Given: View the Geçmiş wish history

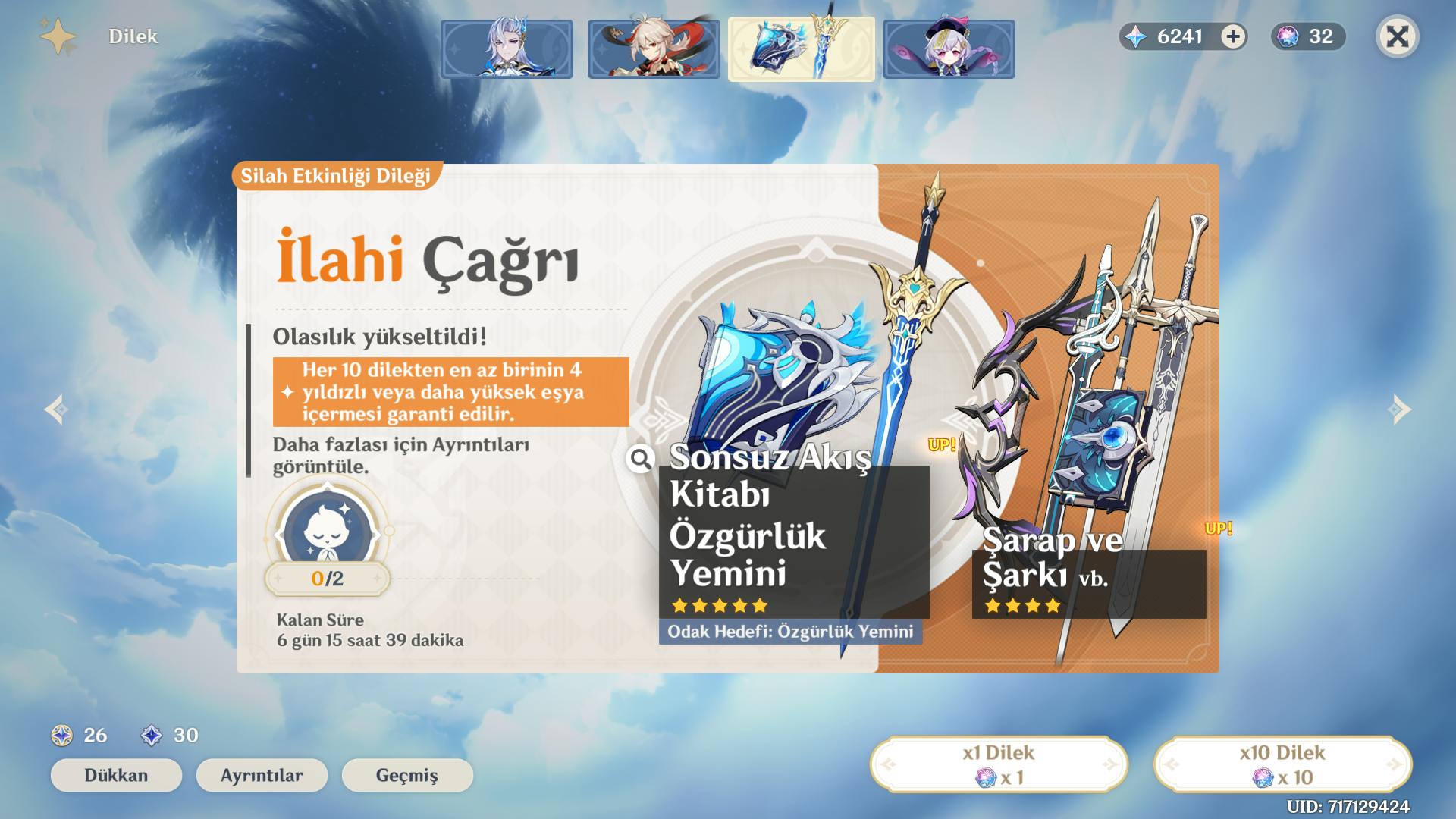Looking at the screenshot, I should (x=407, y=775).
